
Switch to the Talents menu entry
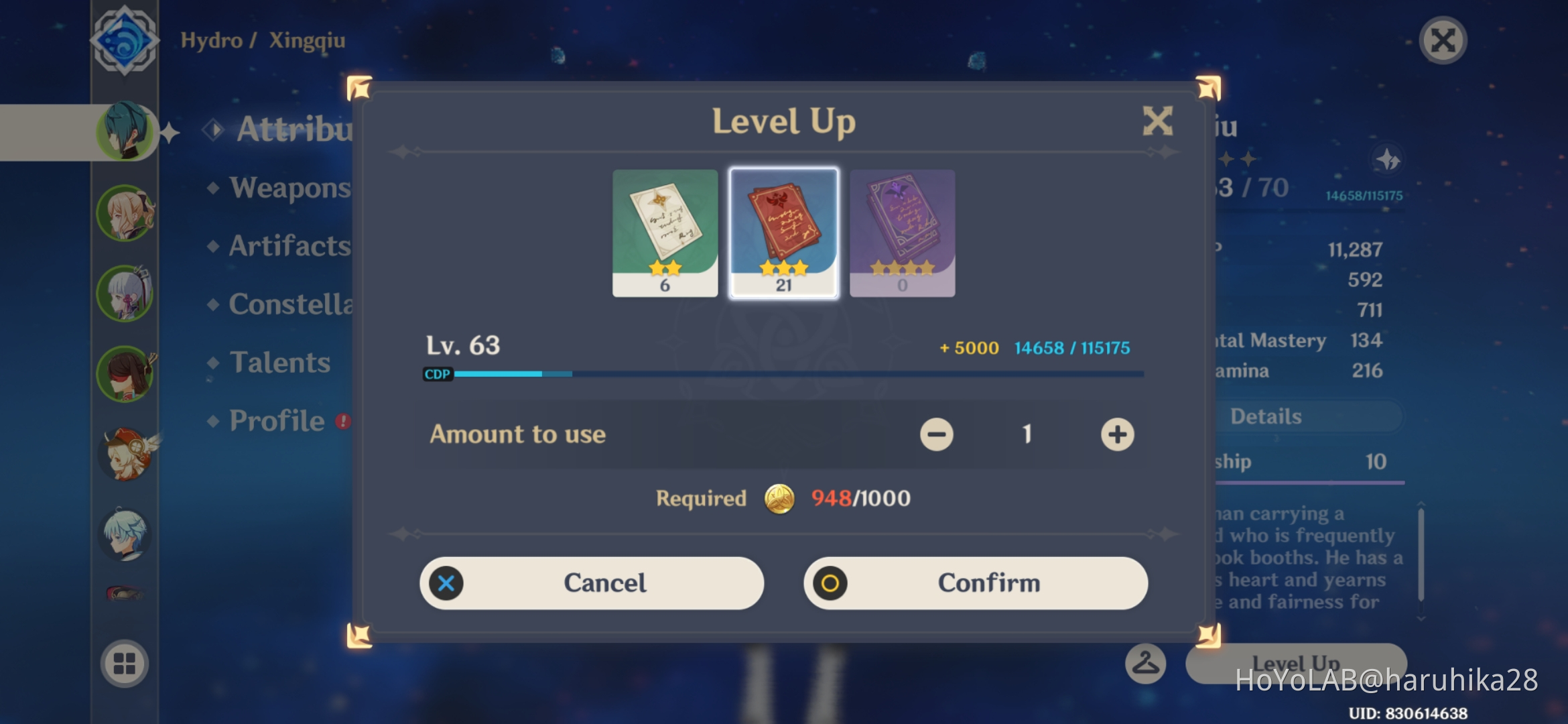point(279,362)
